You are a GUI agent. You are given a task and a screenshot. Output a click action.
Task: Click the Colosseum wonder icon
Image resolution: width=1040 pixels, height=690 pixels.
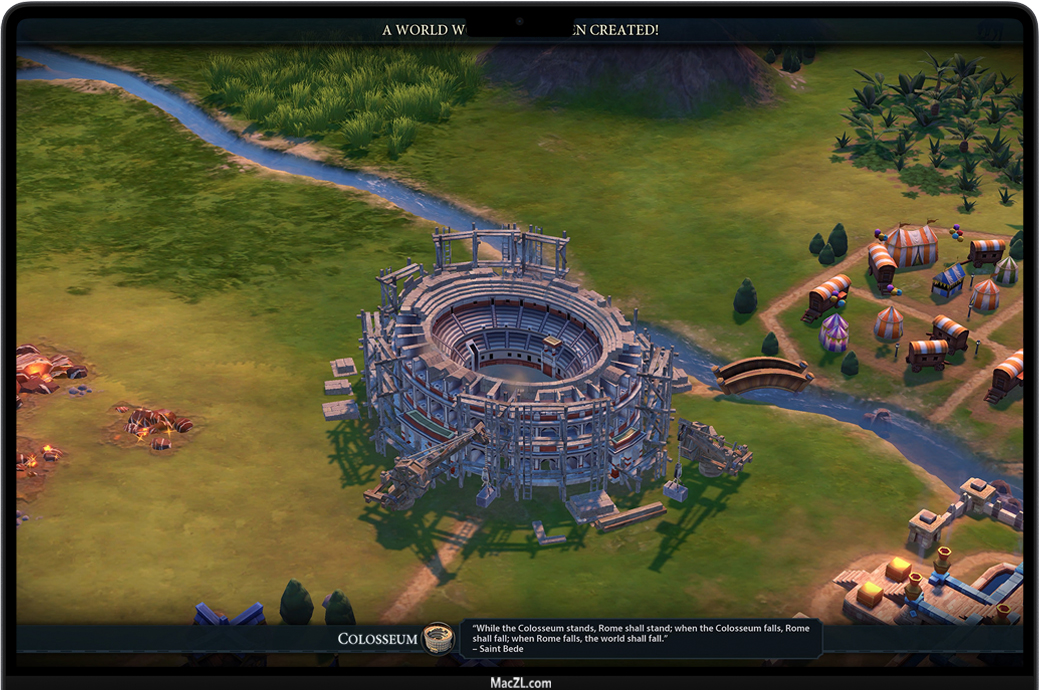coord(436,638)
